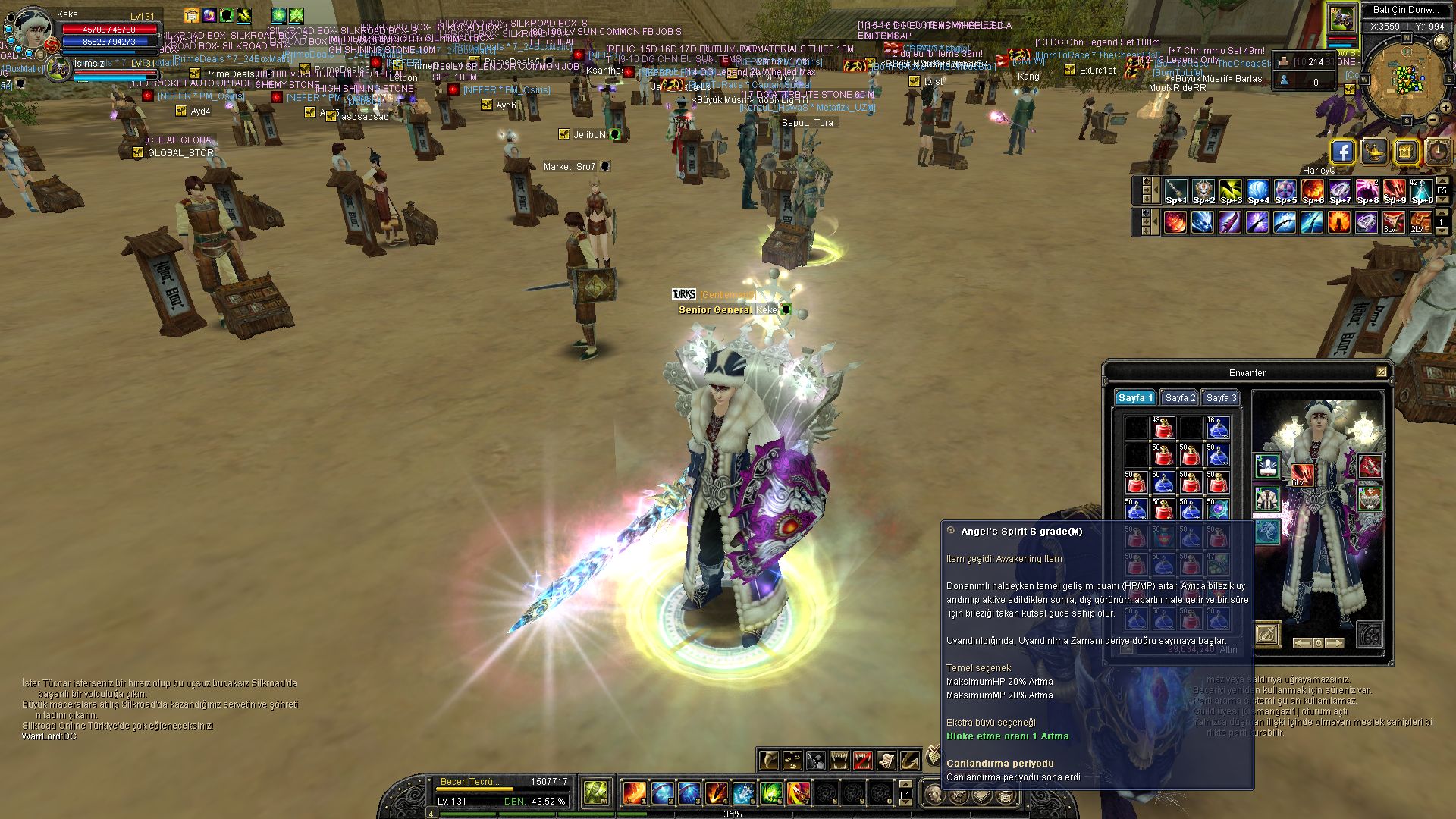The image size is (1456, 819).
Task: Zoom out the minimap with the minus button
Action: (x=1433, y=120)
